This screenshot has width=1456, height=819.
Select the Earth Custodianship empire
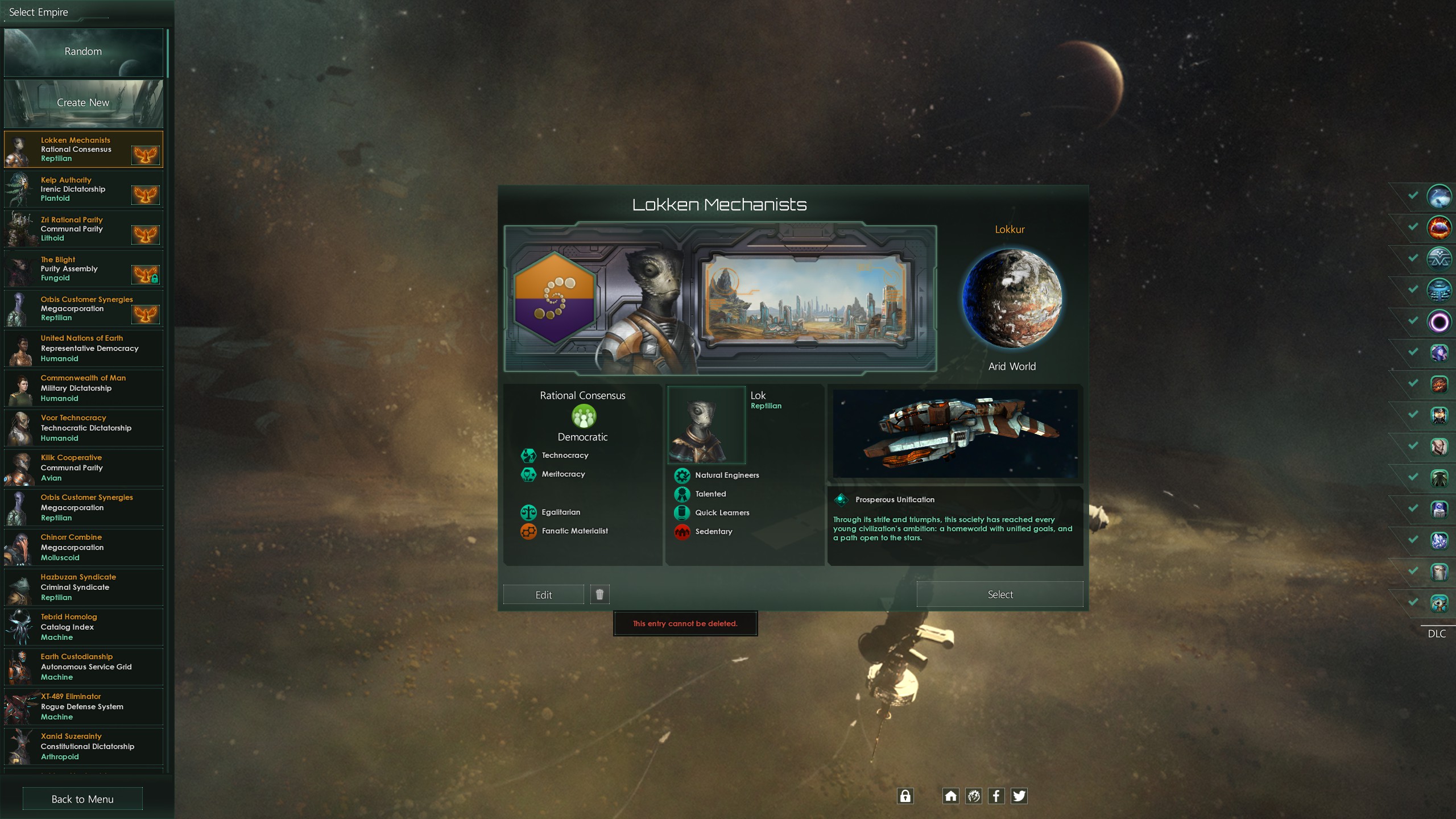pos(83,667)
